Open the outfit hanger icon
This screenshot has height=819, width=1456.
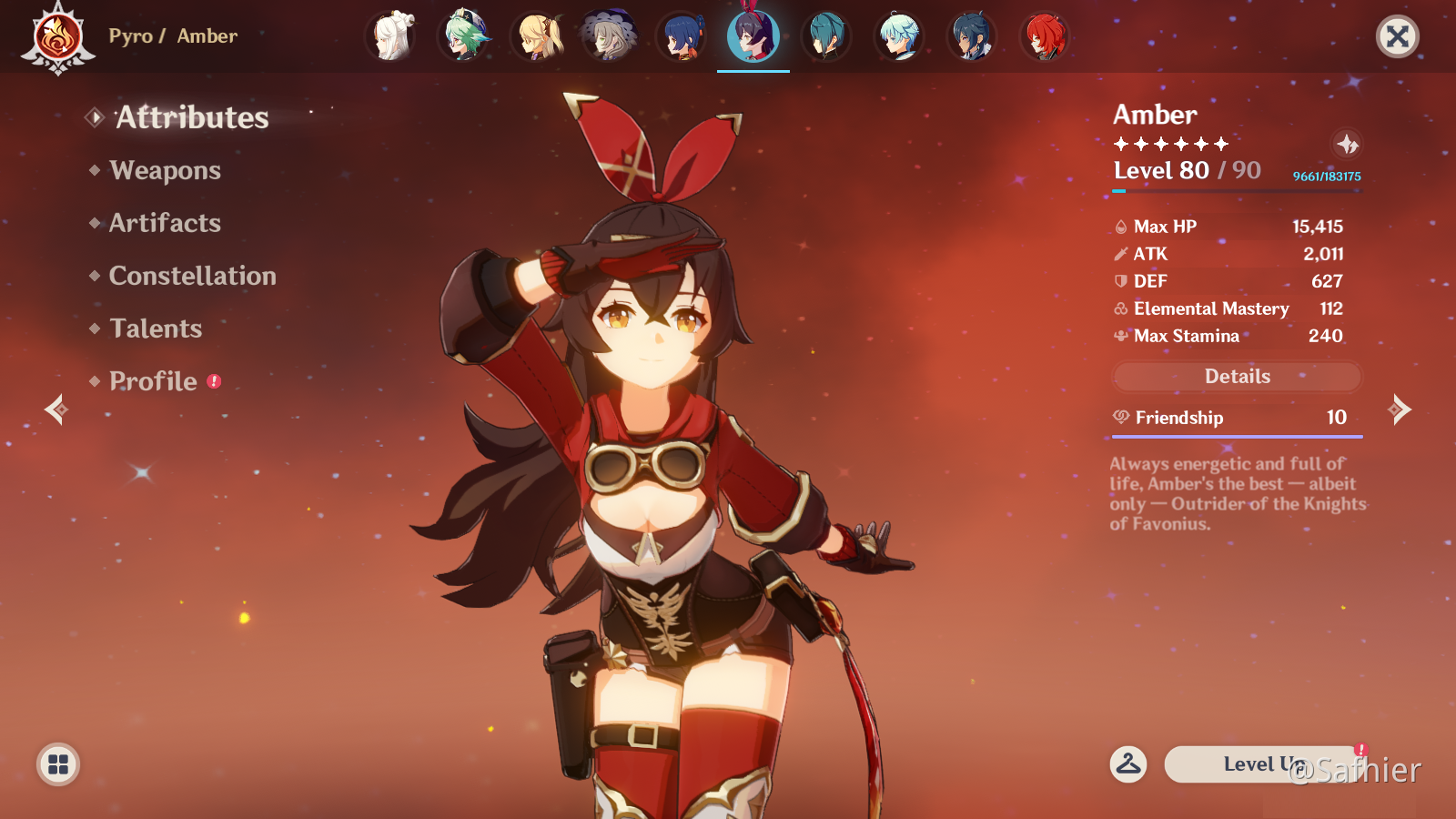(x=1128, y=764)
